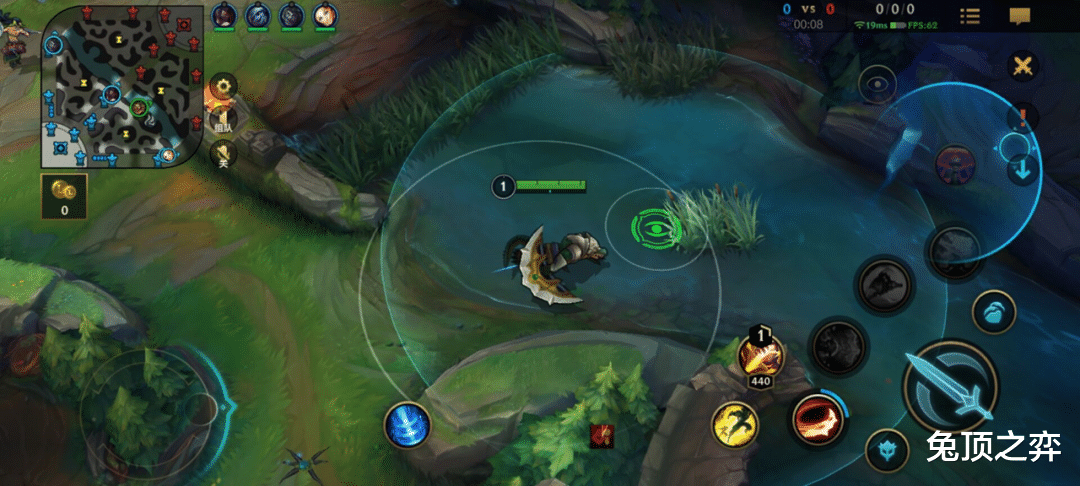The width and height of the screenshot is (1080, 486).
Task: Tap the minion target button
Action: pos(993,312)
